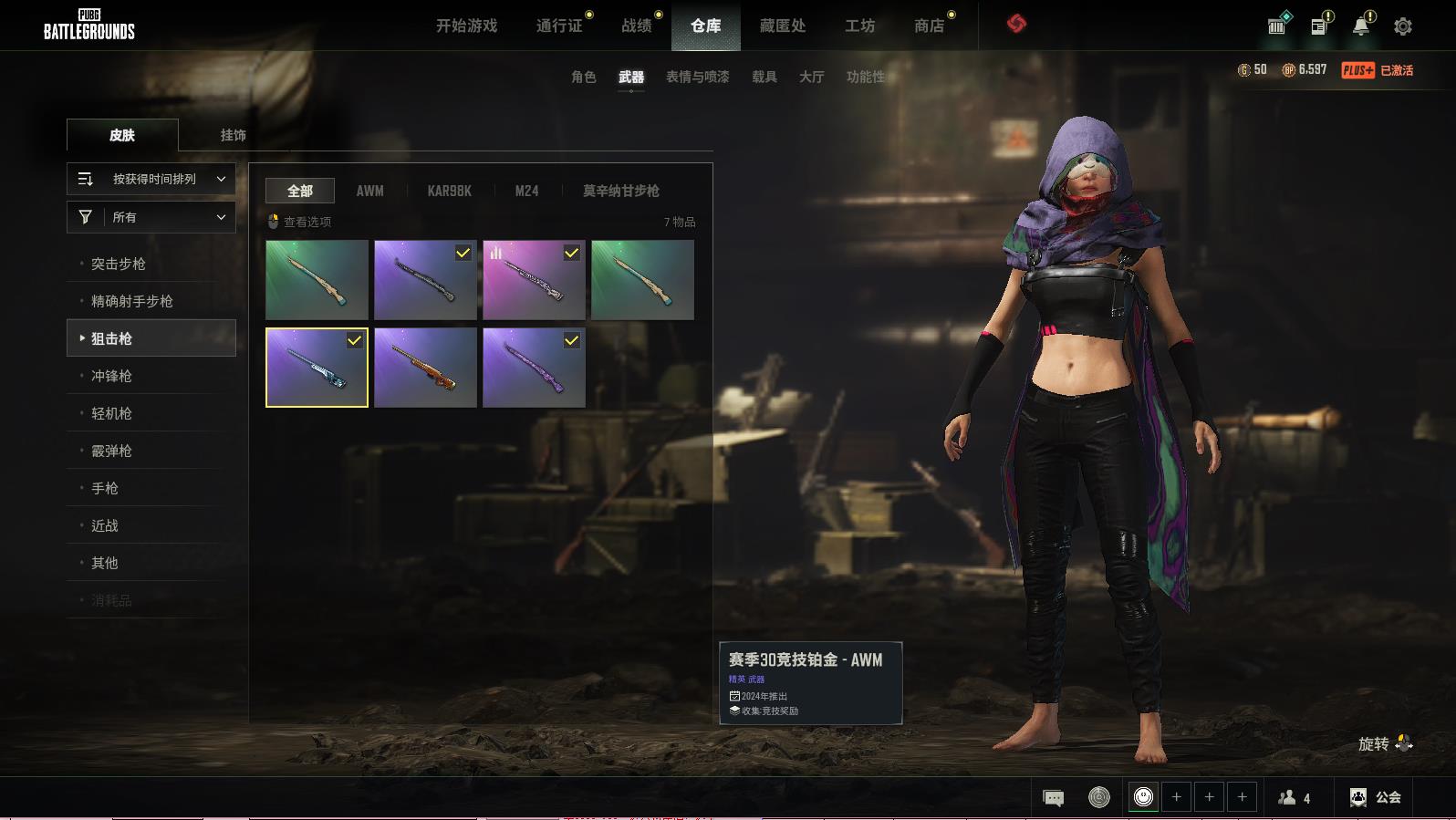Open the 开始游戏 menu

click(466, 26)
